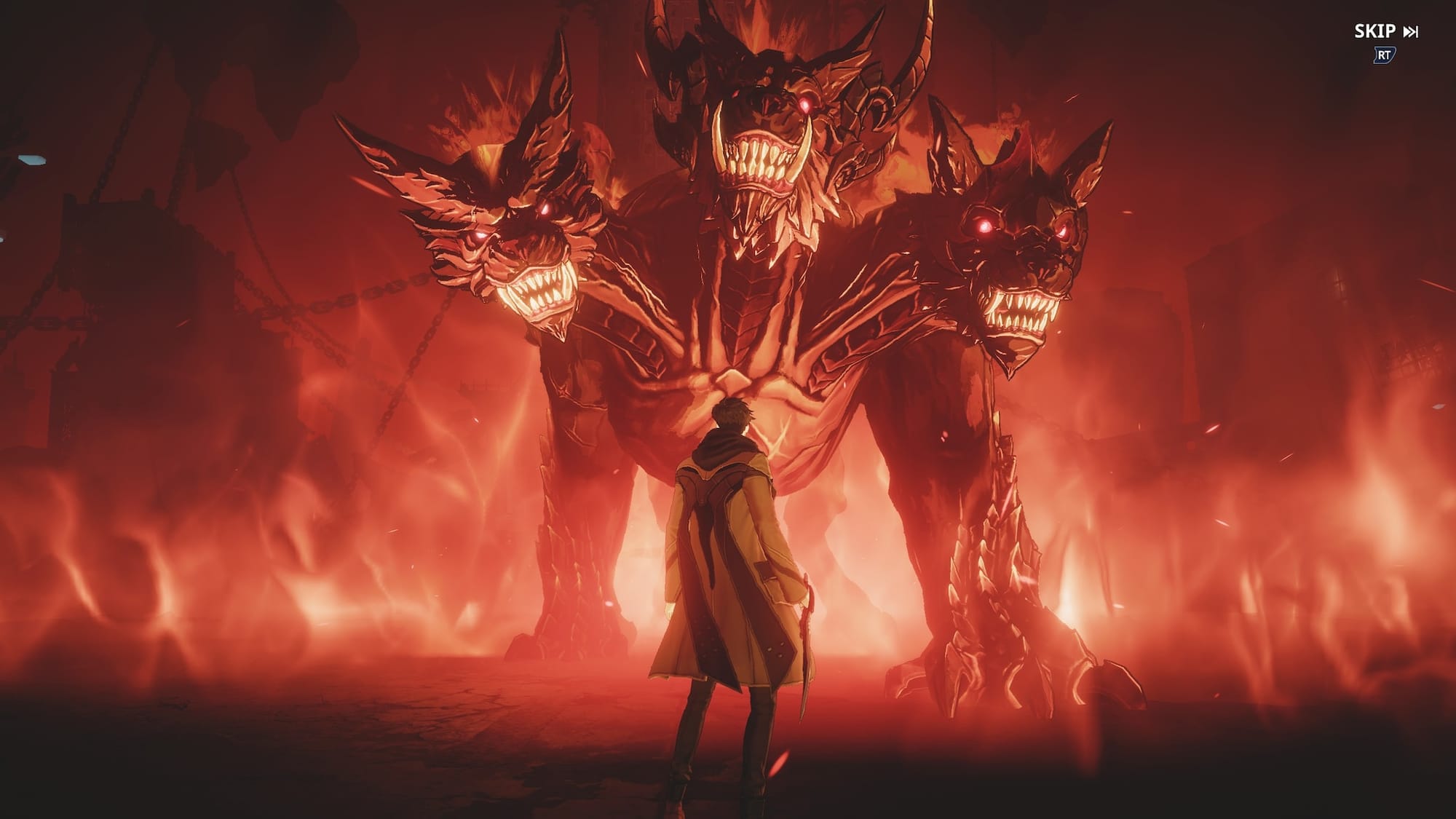Click the SKIP label text

(x=1374, y=31)
